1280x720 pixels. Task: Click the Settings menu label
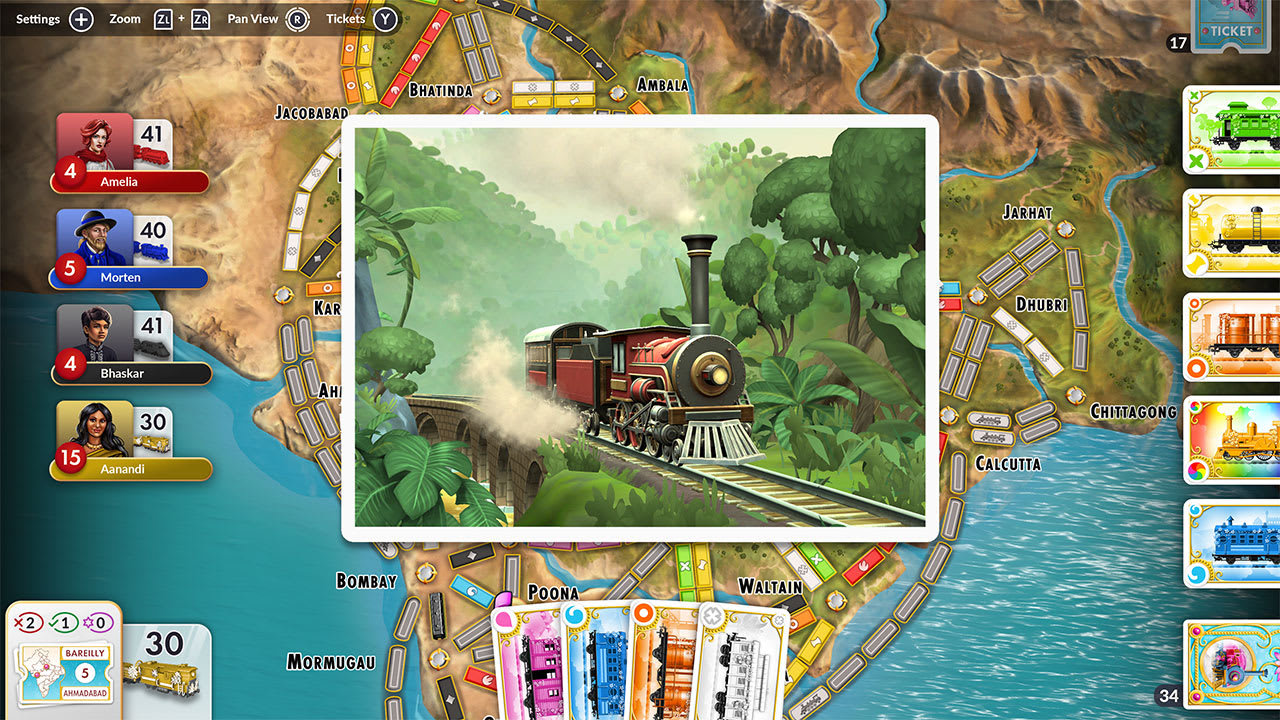pyautogui.click(x=37, y=18)
